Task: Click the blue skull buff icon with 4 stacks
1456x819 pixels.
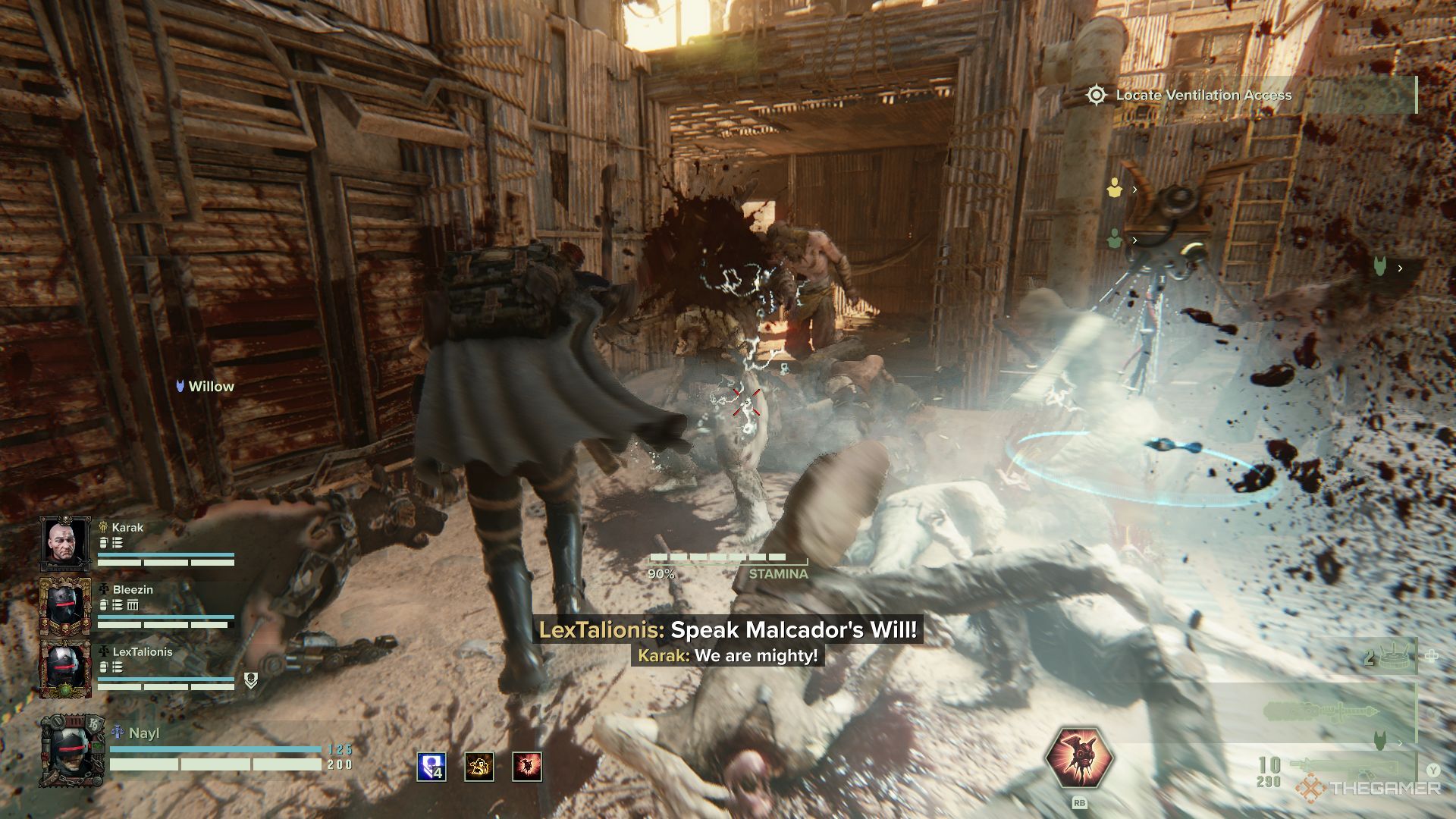Action: (x=431, y=767)
